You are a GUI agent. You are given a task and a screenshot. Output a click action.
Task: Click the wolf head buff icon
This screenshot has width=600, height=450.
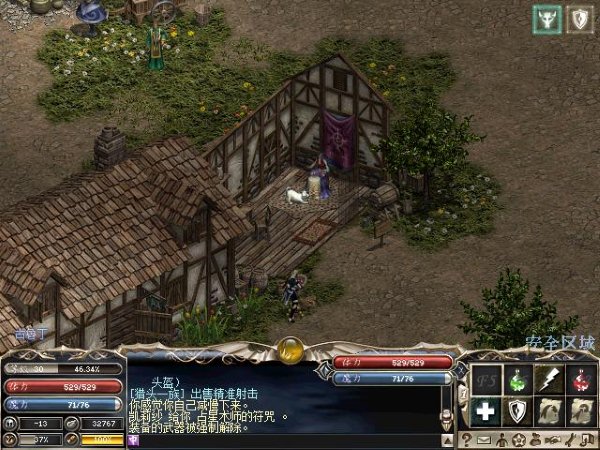[546, 17]
